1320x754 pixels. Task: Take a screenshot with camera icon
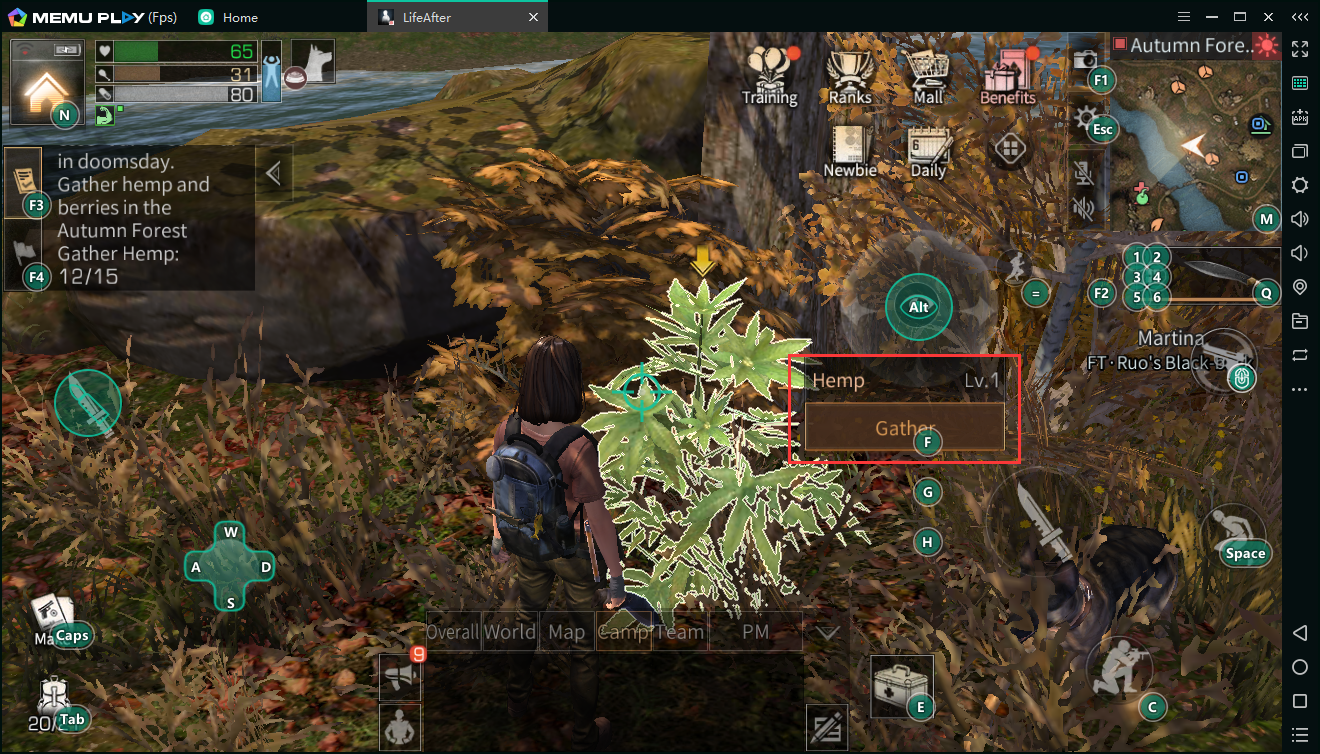point(1084,60)
